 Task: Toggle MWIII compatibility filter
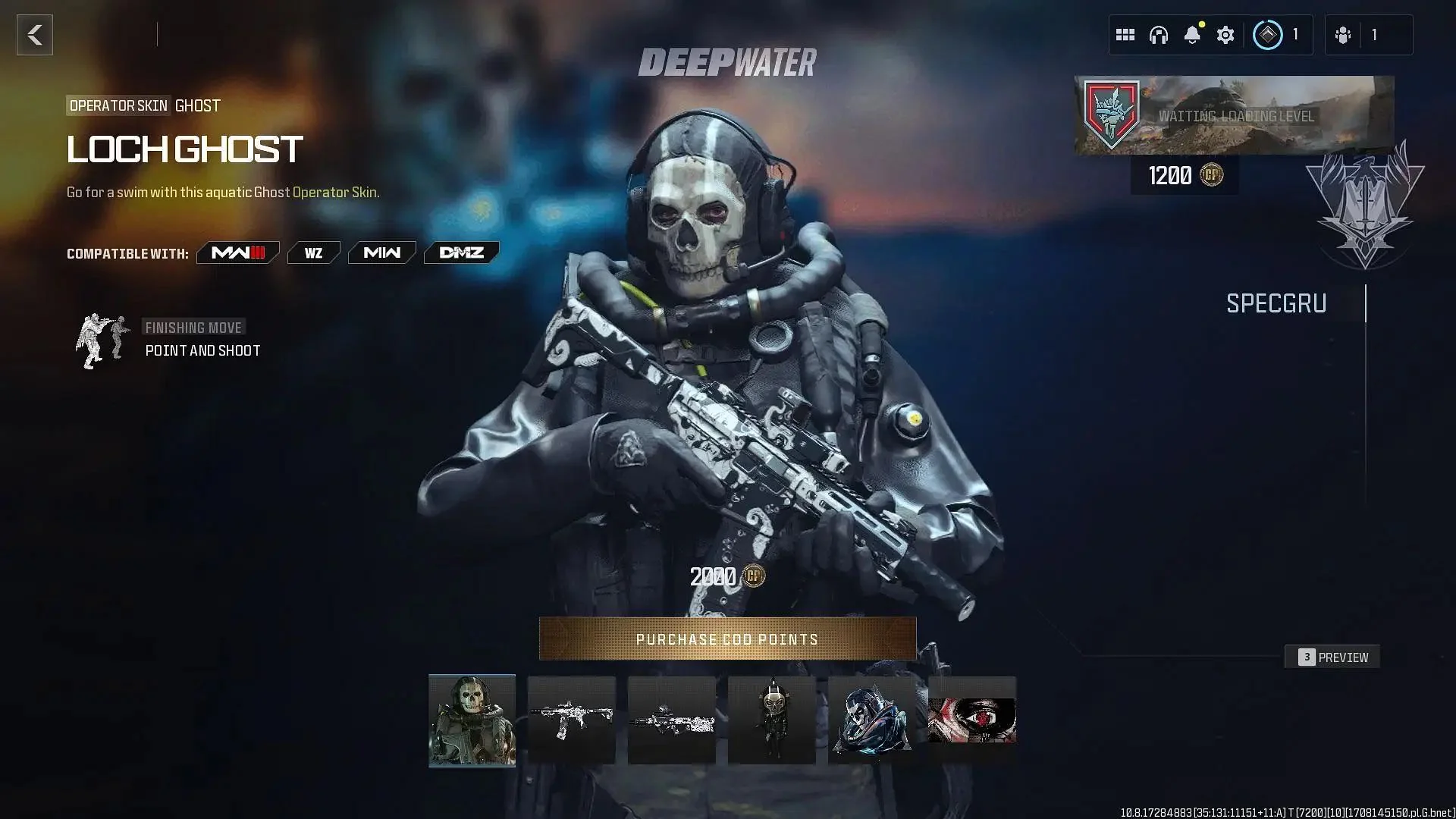(x=237, y=253)
